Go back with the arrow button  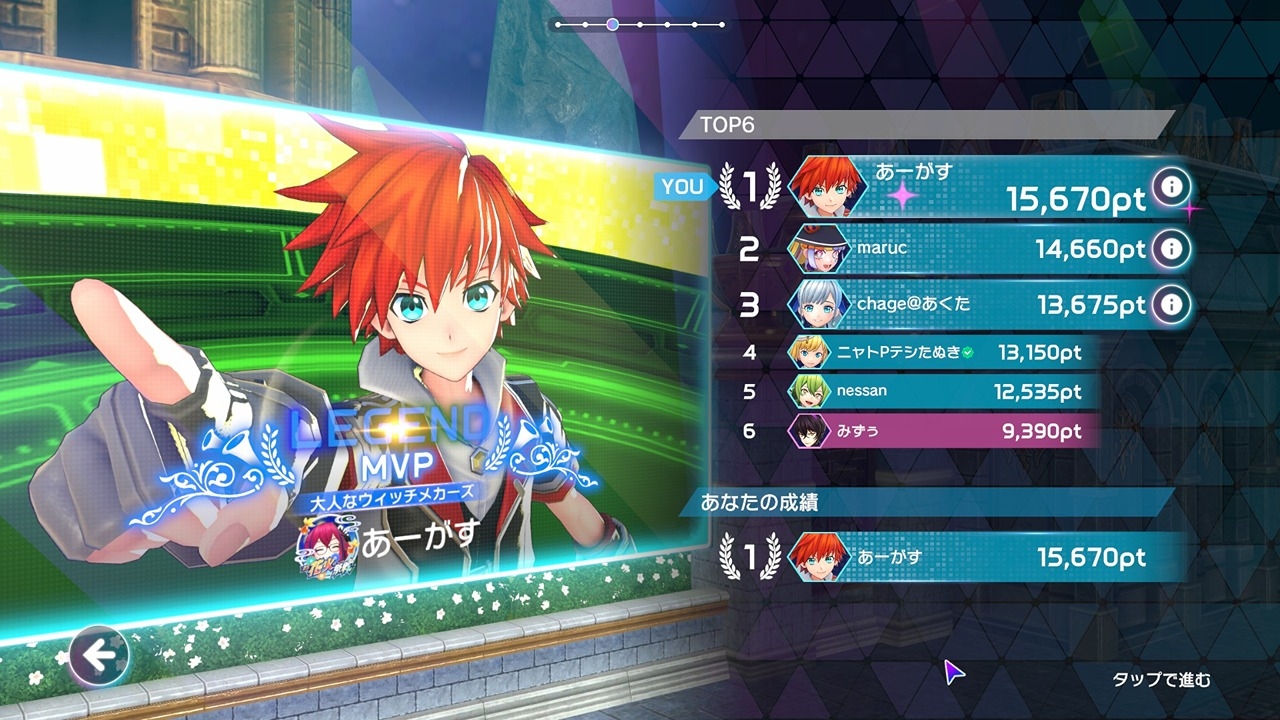98,656
